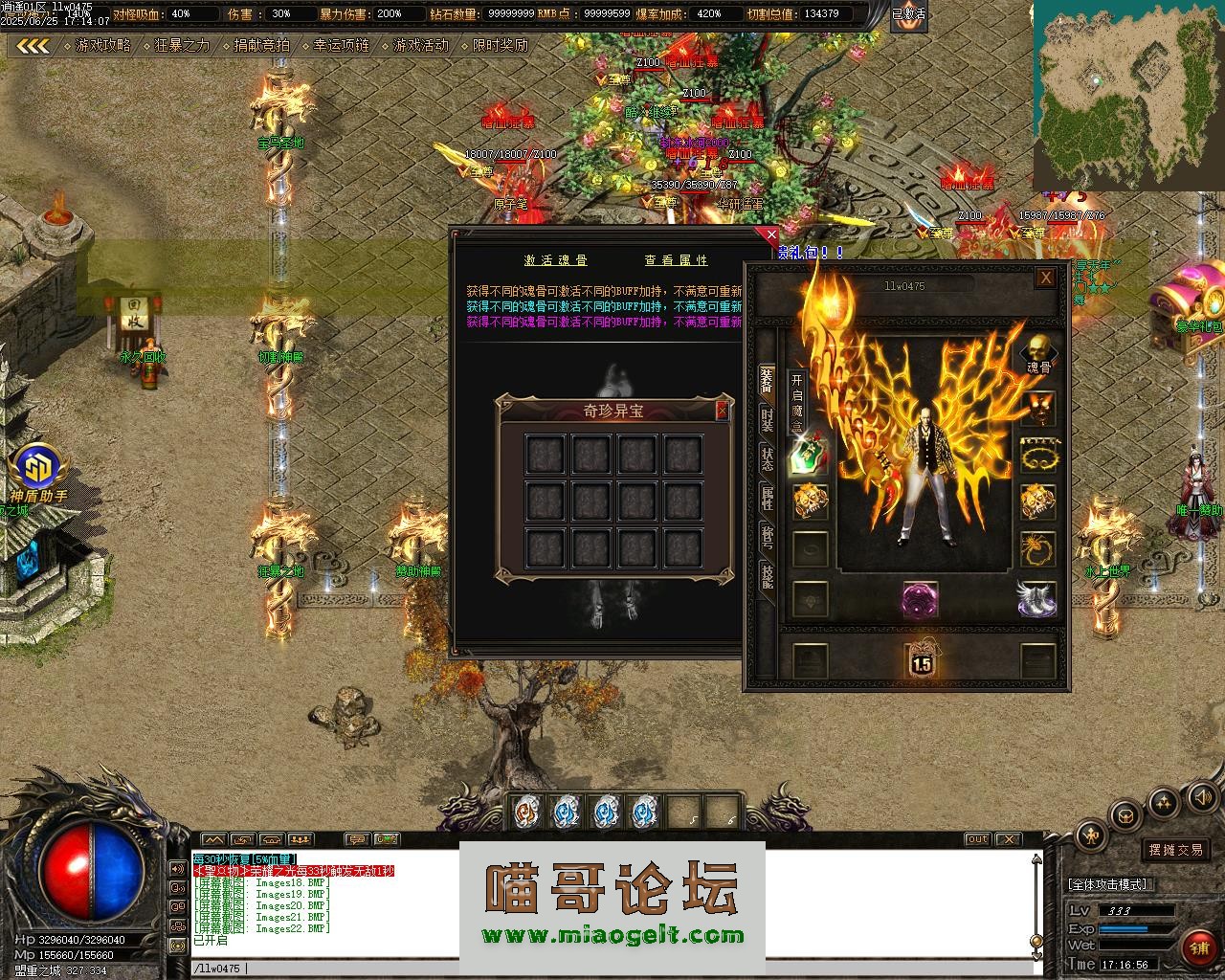This screenshot has width=1225, height=980.
Task: Close the 奇珍异宝 treasure window
Action: (723, 411)
